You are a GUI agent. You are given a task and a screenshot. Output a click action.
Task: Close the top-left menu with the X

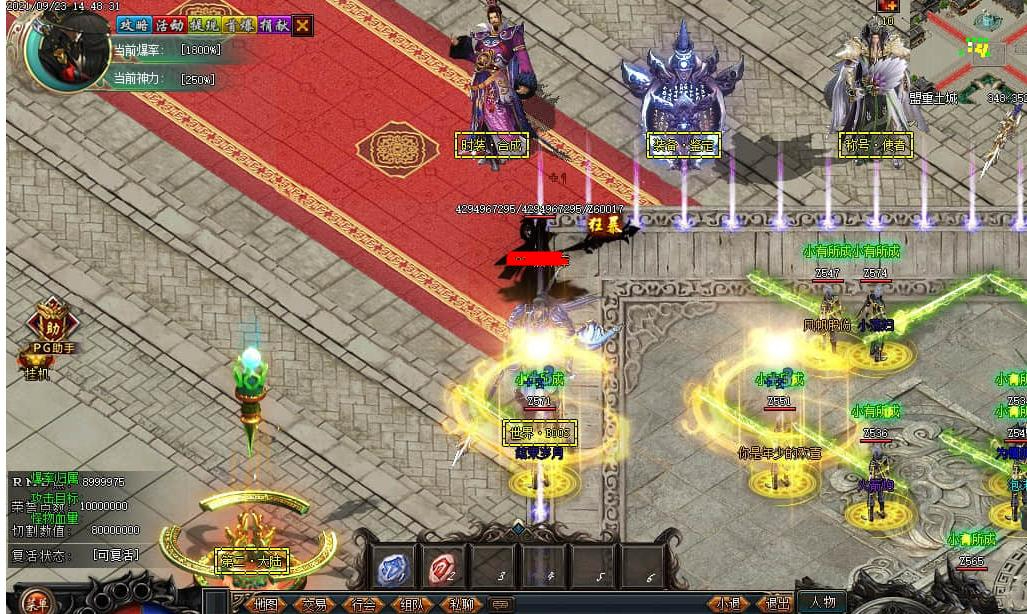tap(302, 25)
